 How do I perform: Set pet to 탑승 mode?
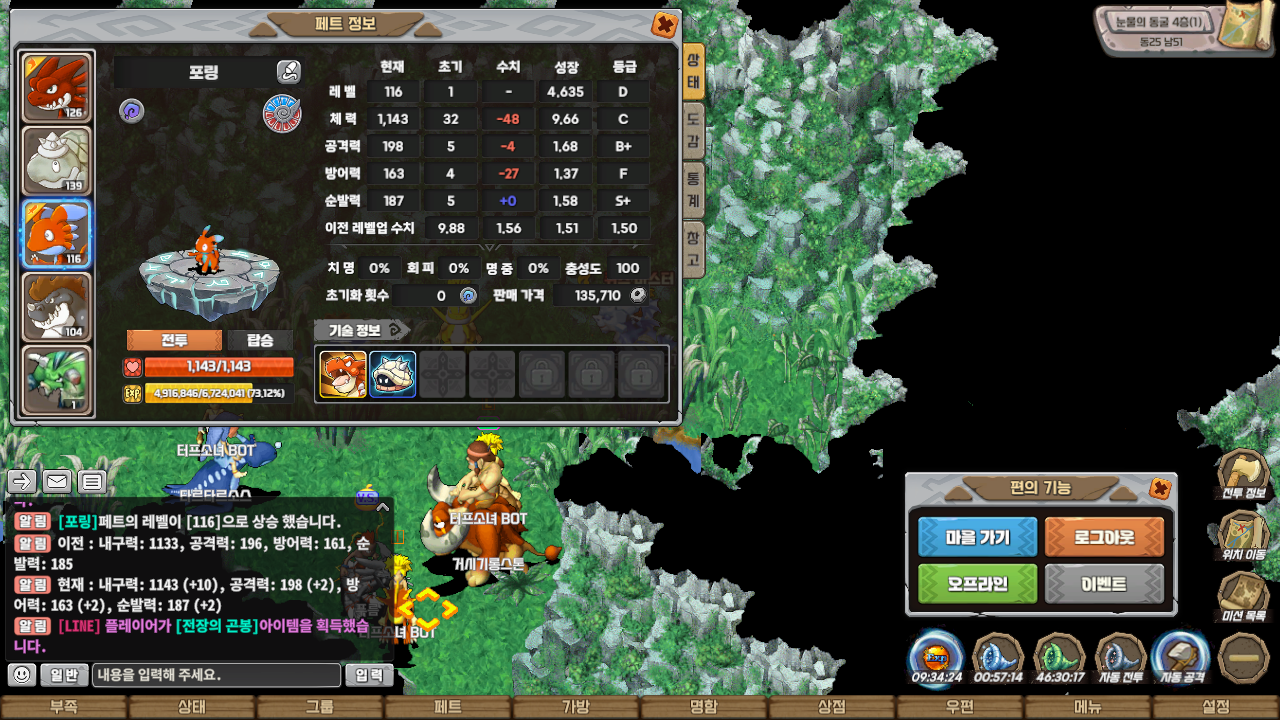coord(260,340)
